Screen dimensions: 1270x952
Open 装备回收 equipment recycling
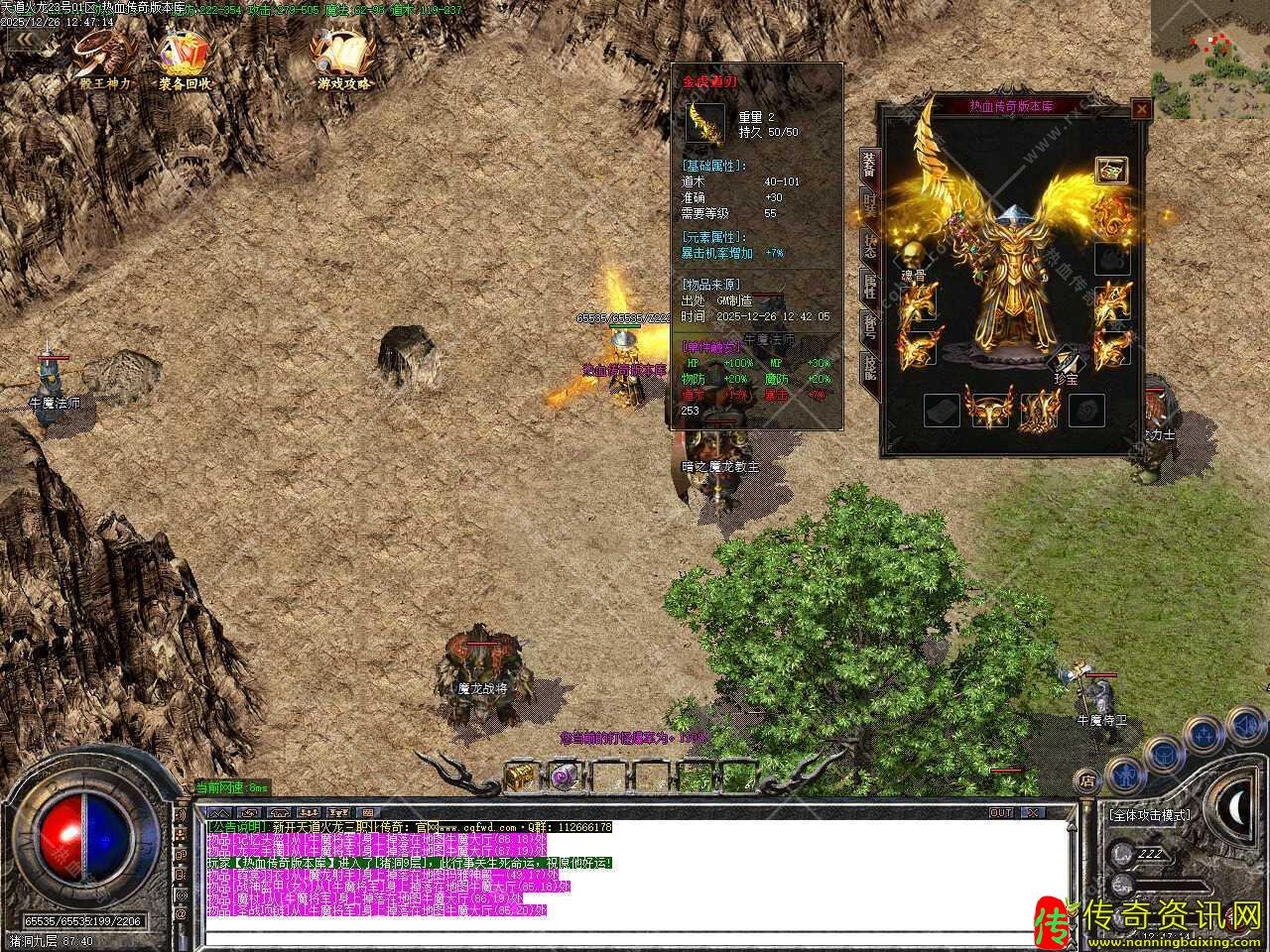[186, 58]
